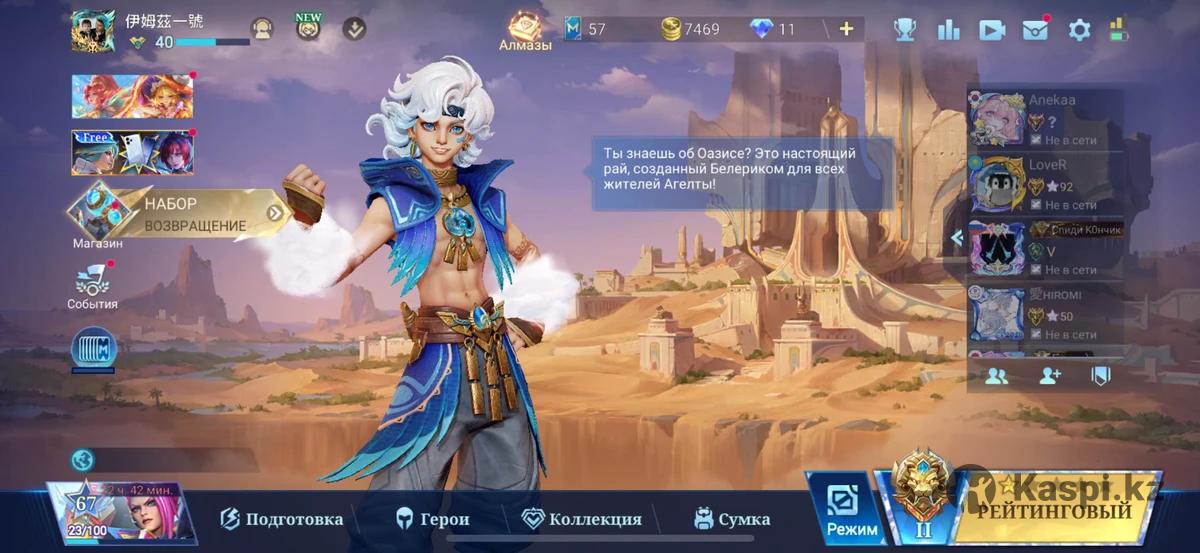Open the События events menu
This screenshot has width=1200, height=553.
click(92, 286)
